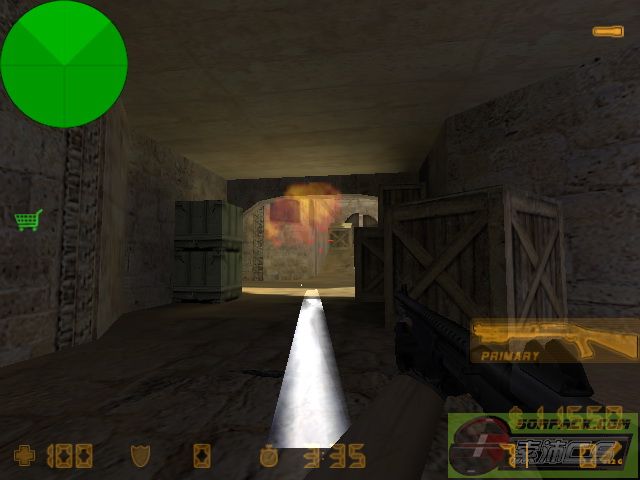Click the green circular radar
Screen dimensions: 640x480
coord(64,64)
